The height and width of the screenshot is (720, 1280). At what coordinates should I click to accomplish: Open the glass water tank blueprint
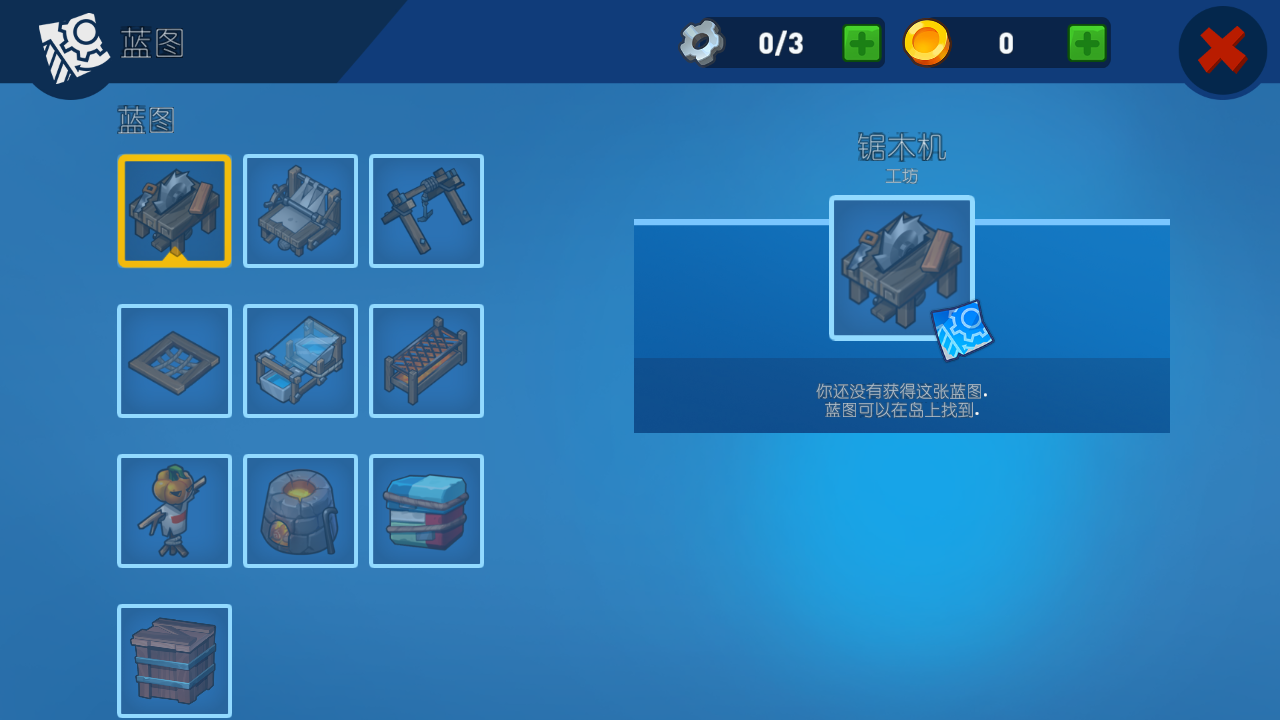pos(300,361)
